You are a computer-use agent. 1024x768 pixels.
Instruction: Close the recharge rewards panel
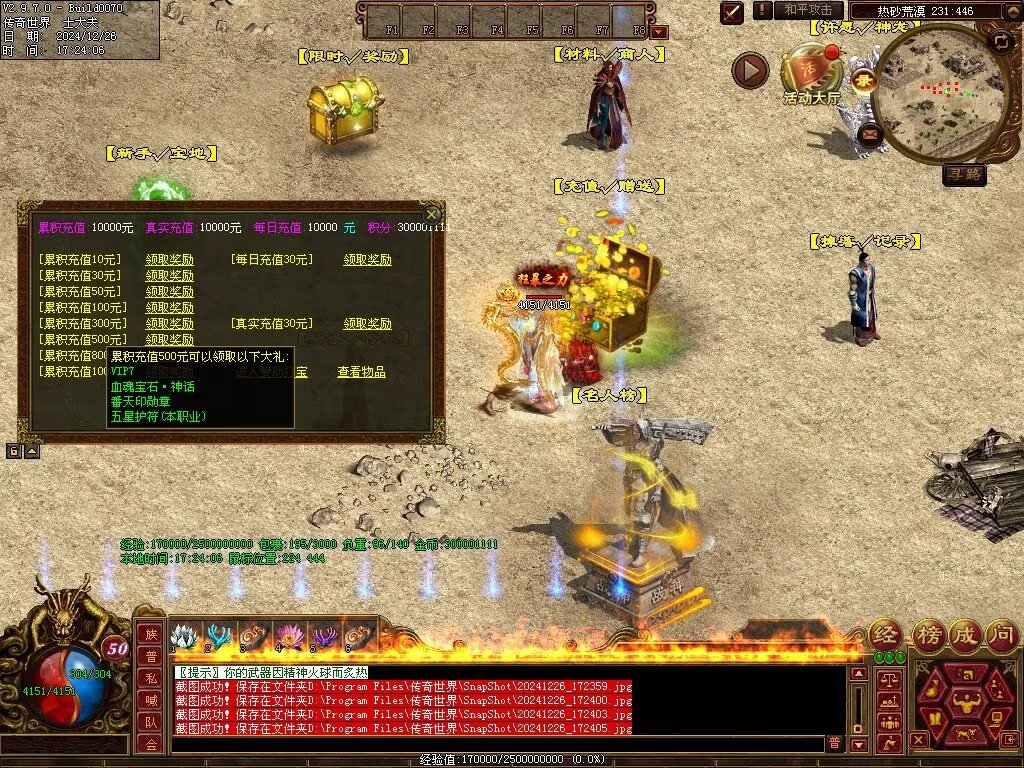(x=431, y=214)
